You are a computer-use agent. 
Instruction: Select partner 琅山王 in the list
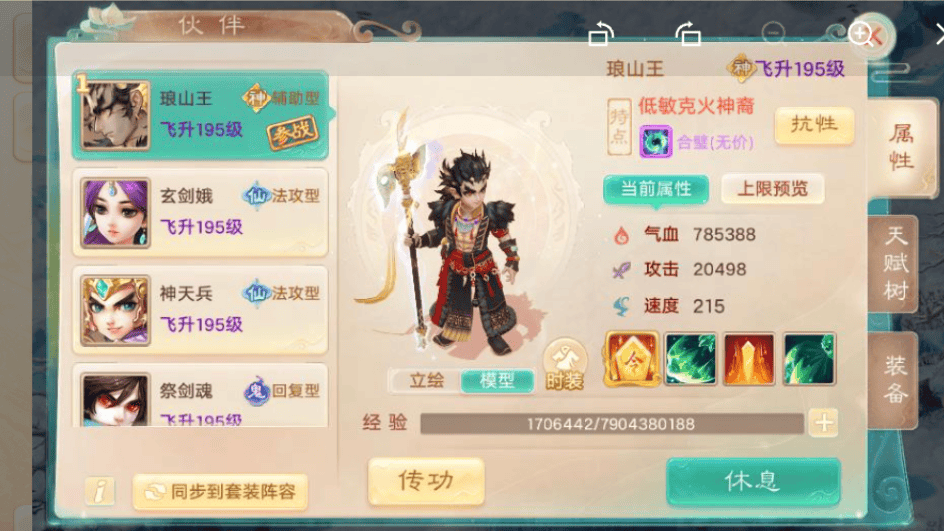pyautogui.click(x=200, y=115)
